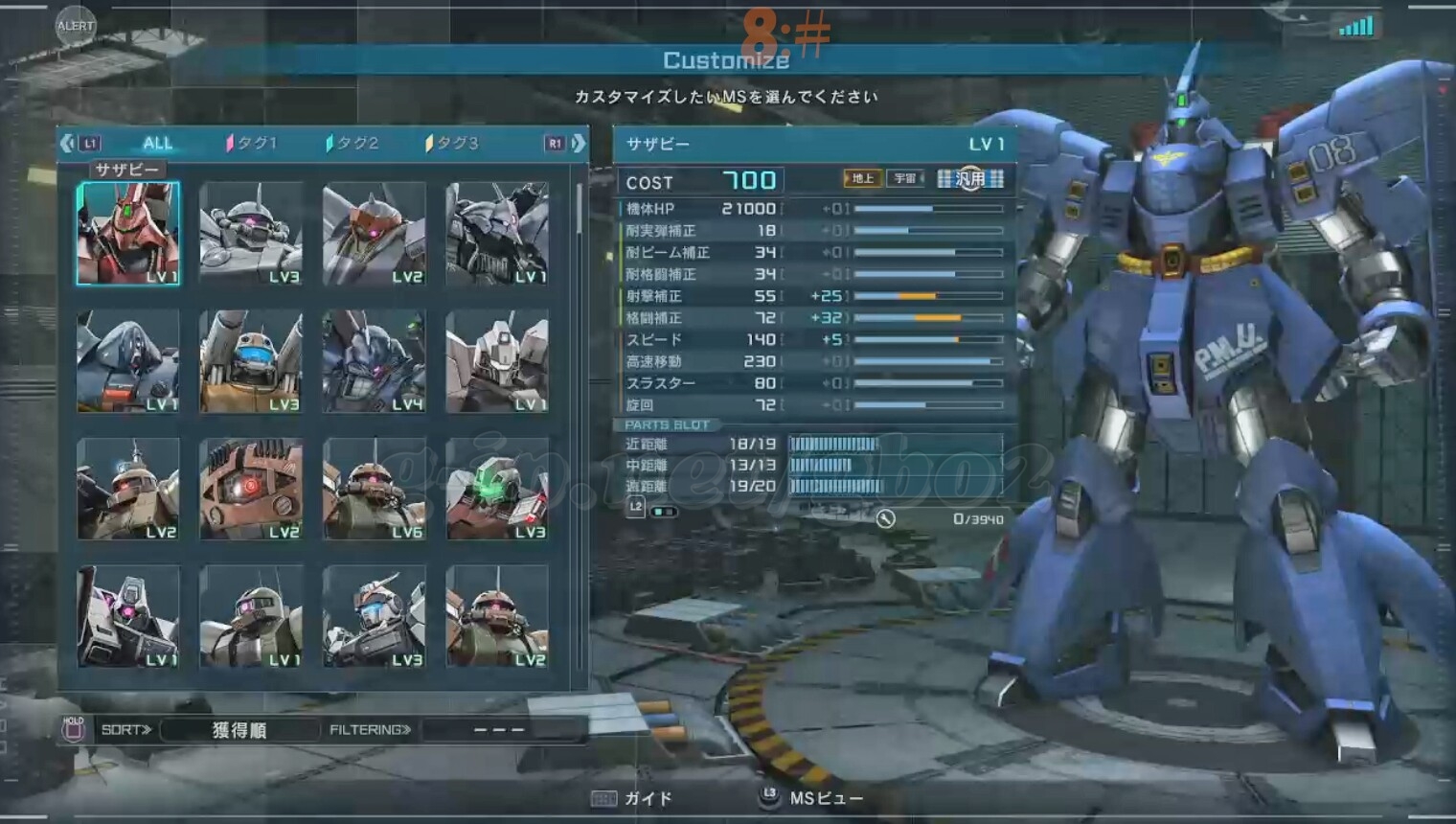Select the red Sazabi LV1 thumbnail
Screen dimensions: 1456x824
coord(128,234)
